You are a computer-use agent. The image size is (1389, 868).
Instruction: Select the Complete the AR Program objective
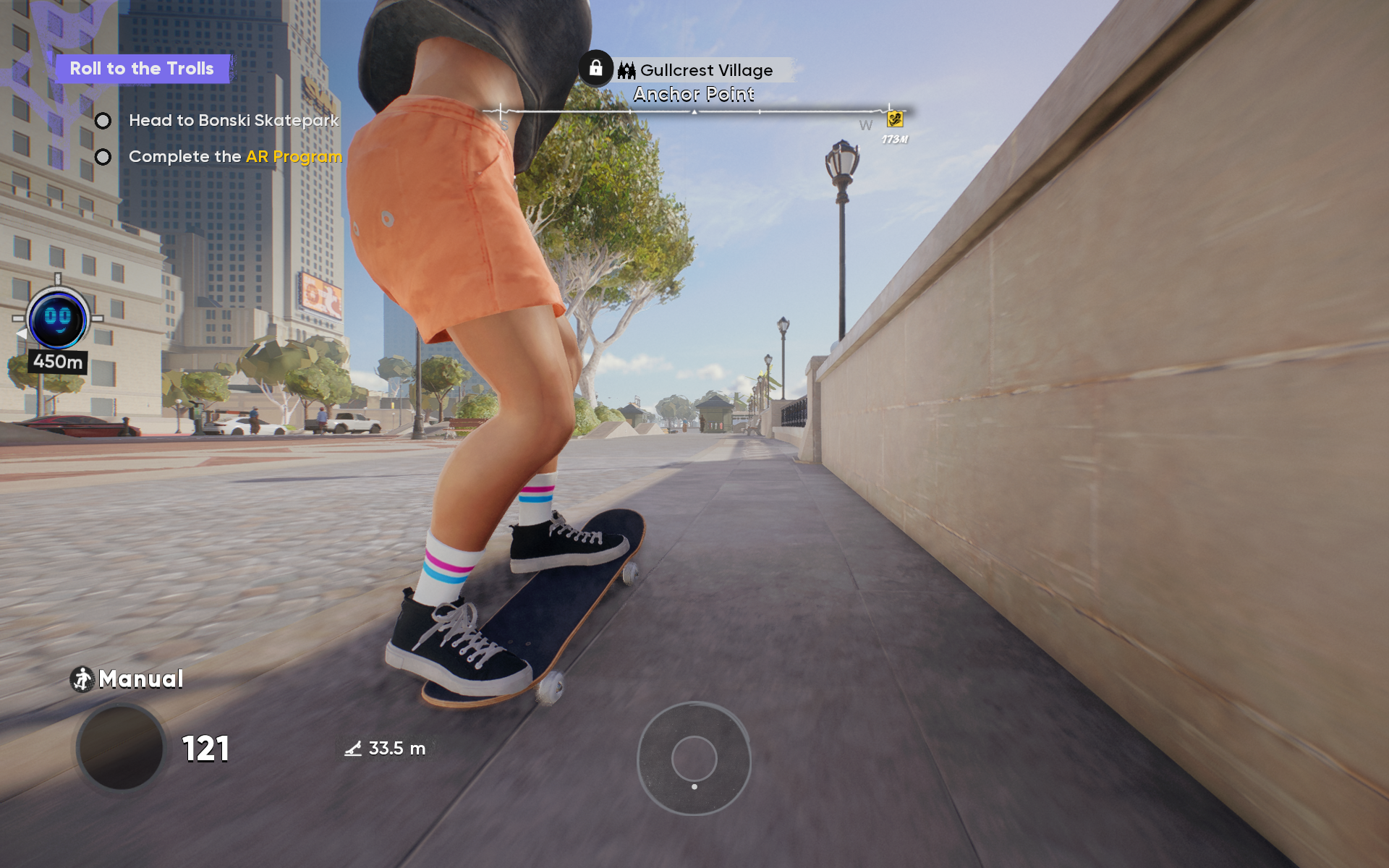tap(234, 157)
